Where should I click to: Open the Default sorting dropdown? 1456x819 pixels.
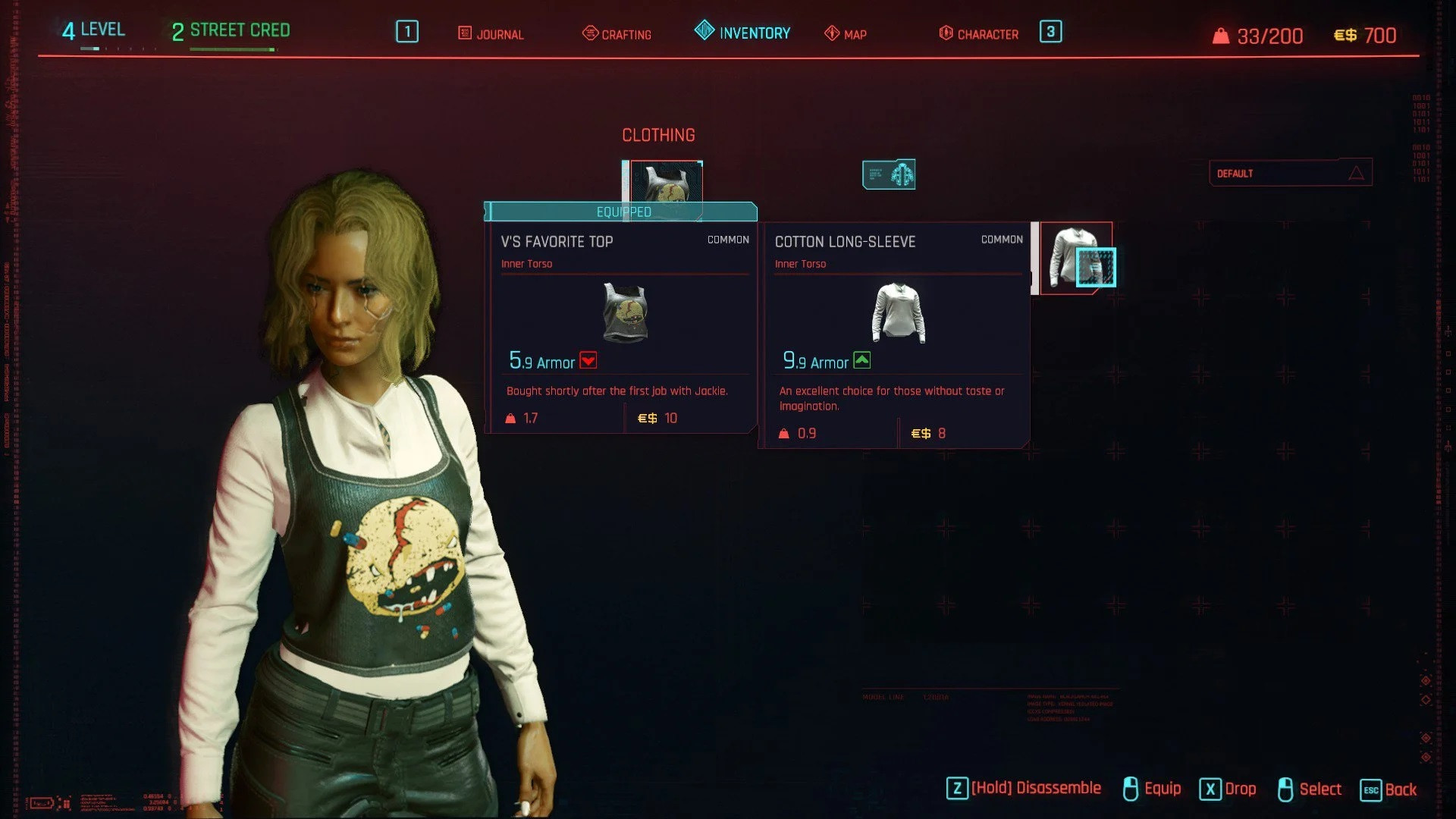1290,173
